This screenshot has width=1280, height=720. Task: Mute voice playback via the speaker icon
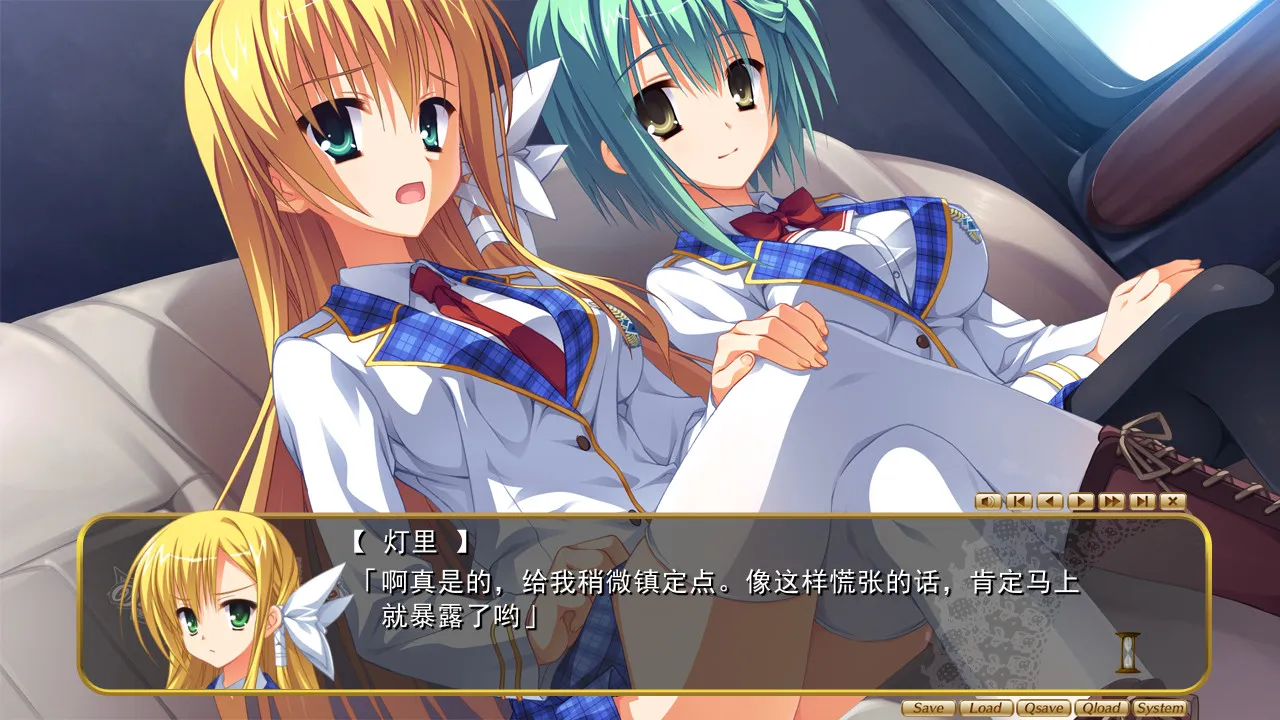(988, 500)
